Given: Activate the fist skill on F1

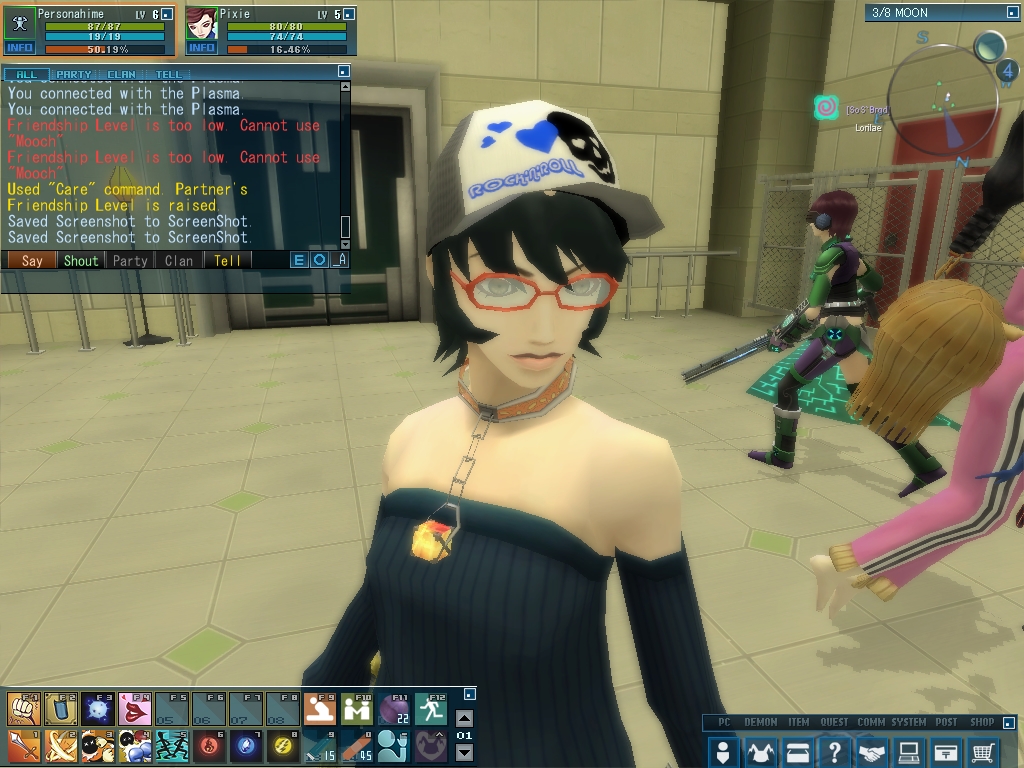Looking at the screenshot, I should (x=23, y=709).
